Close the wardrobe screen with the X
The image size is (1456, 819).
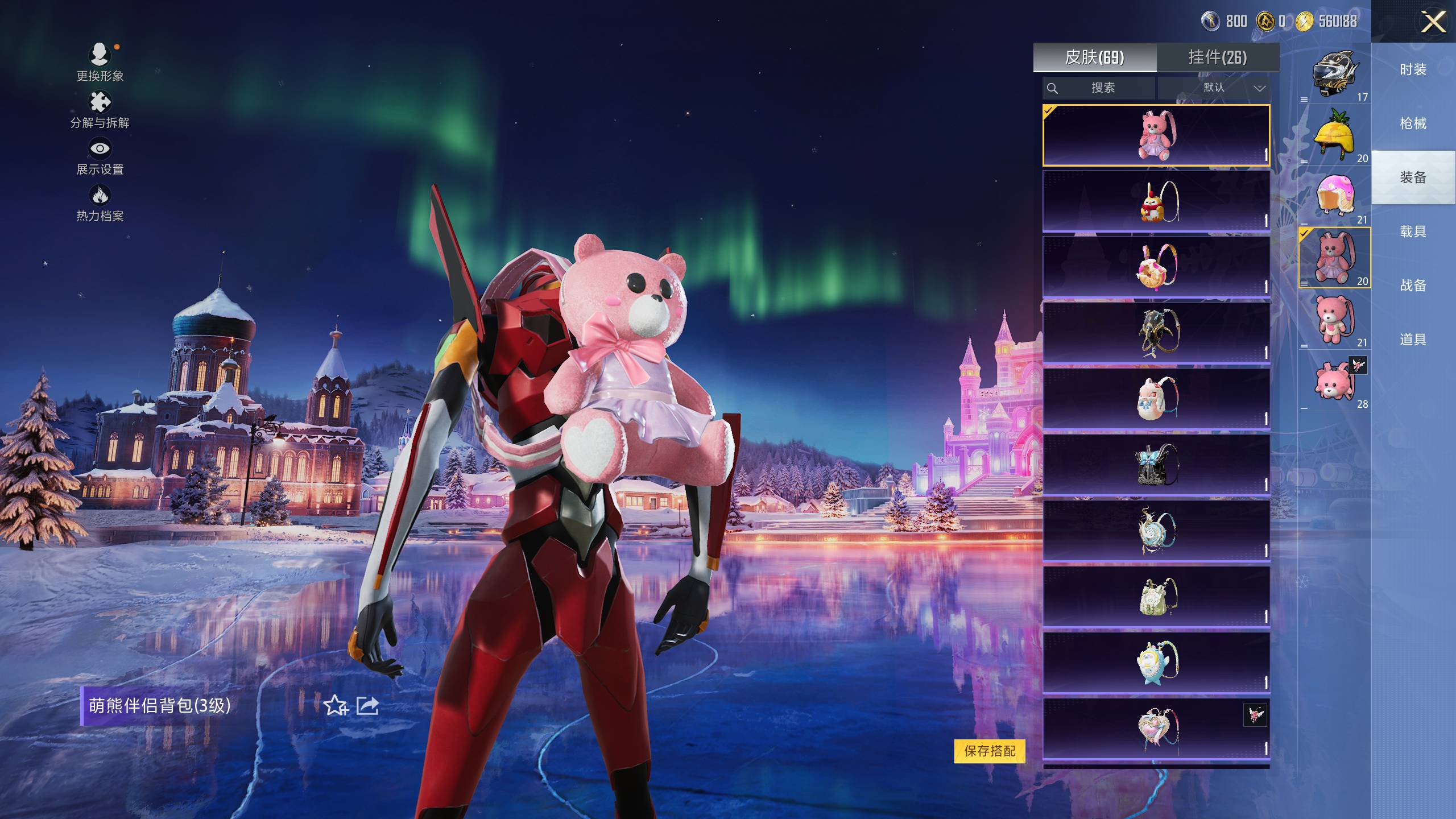point(1433,23)
